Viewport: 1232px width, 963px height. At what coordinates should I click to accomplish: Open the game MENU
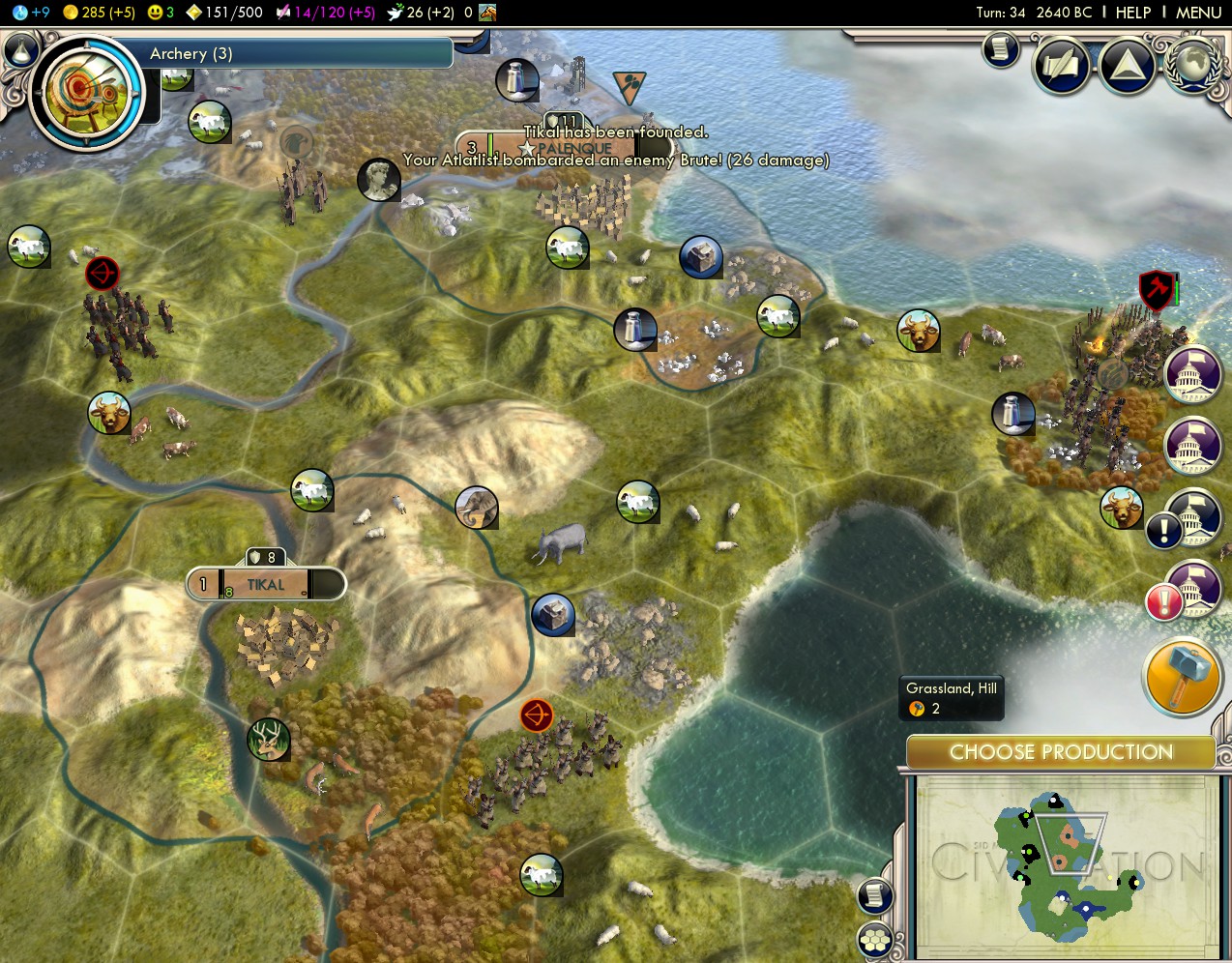[1198, 13]
